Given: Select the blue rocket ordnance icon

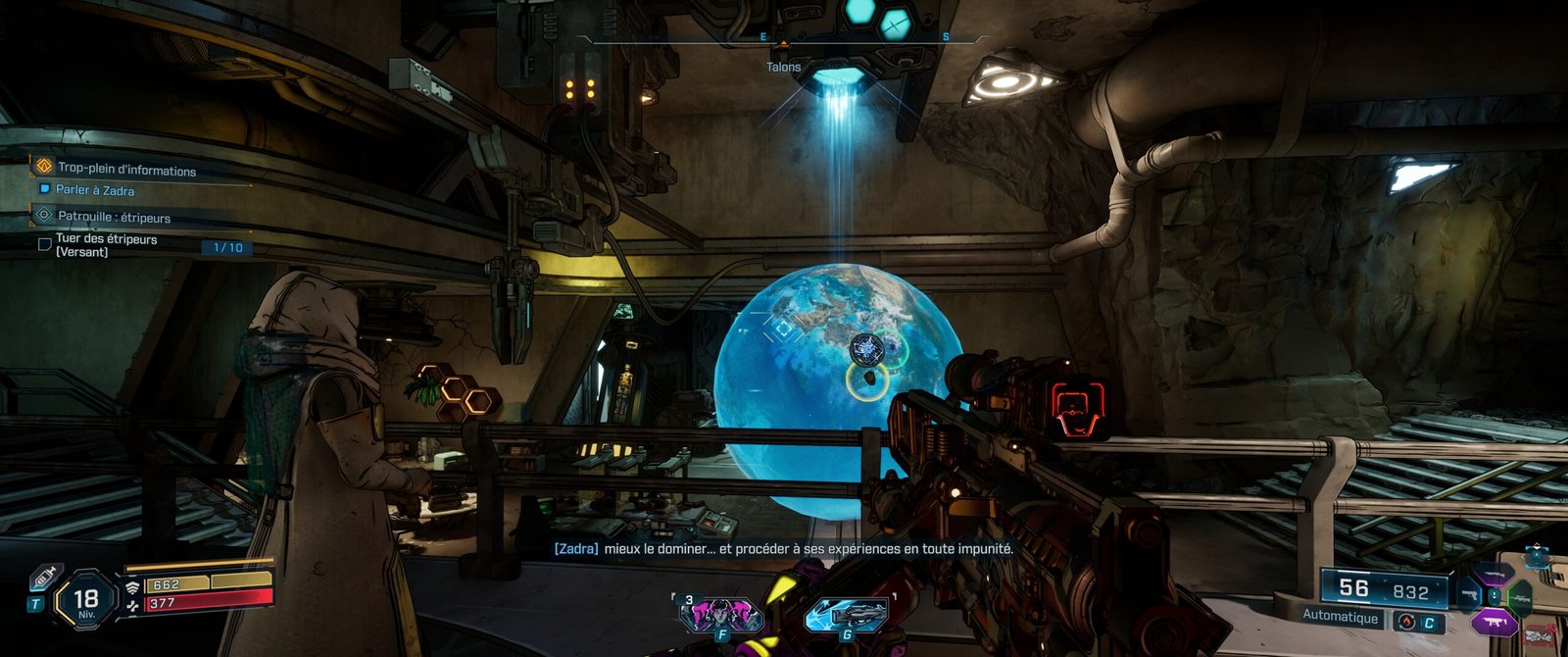Looking at the screenshot, I should [847, 615].
